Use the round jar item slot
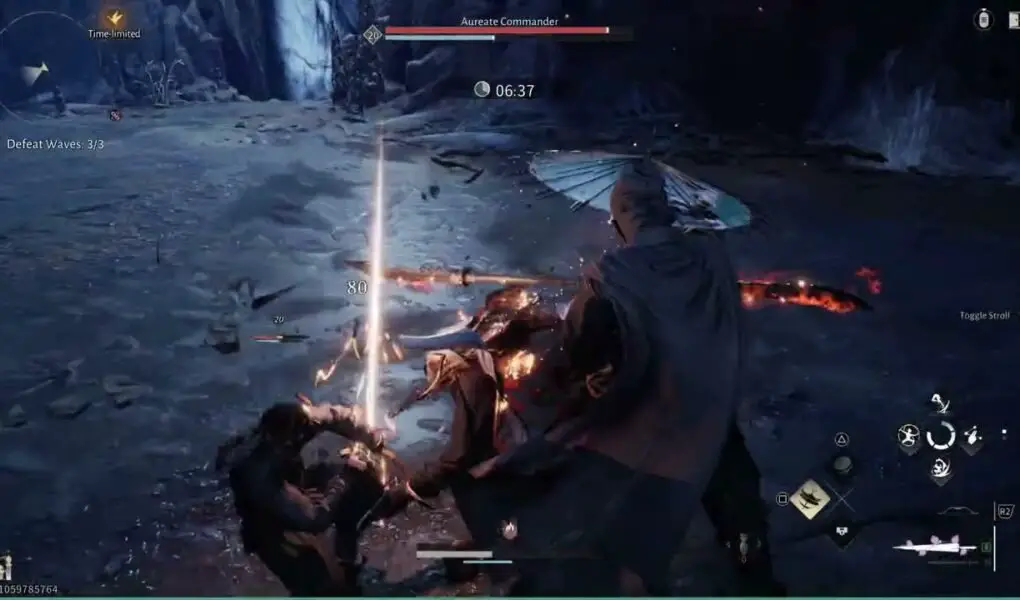The image size is (1020, 600). coord(843,464)
